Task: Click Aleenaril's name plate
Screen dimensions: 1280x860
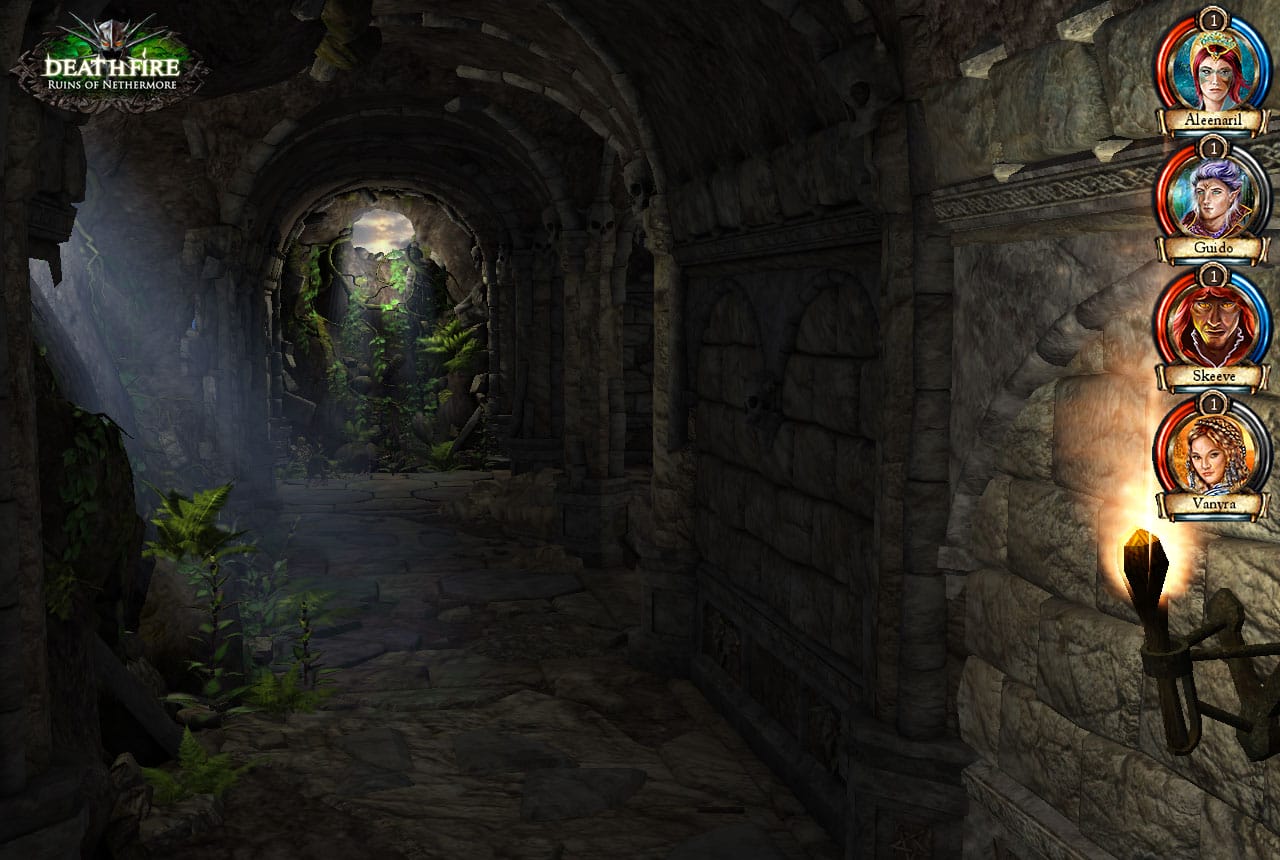Action: point(1215,121)
